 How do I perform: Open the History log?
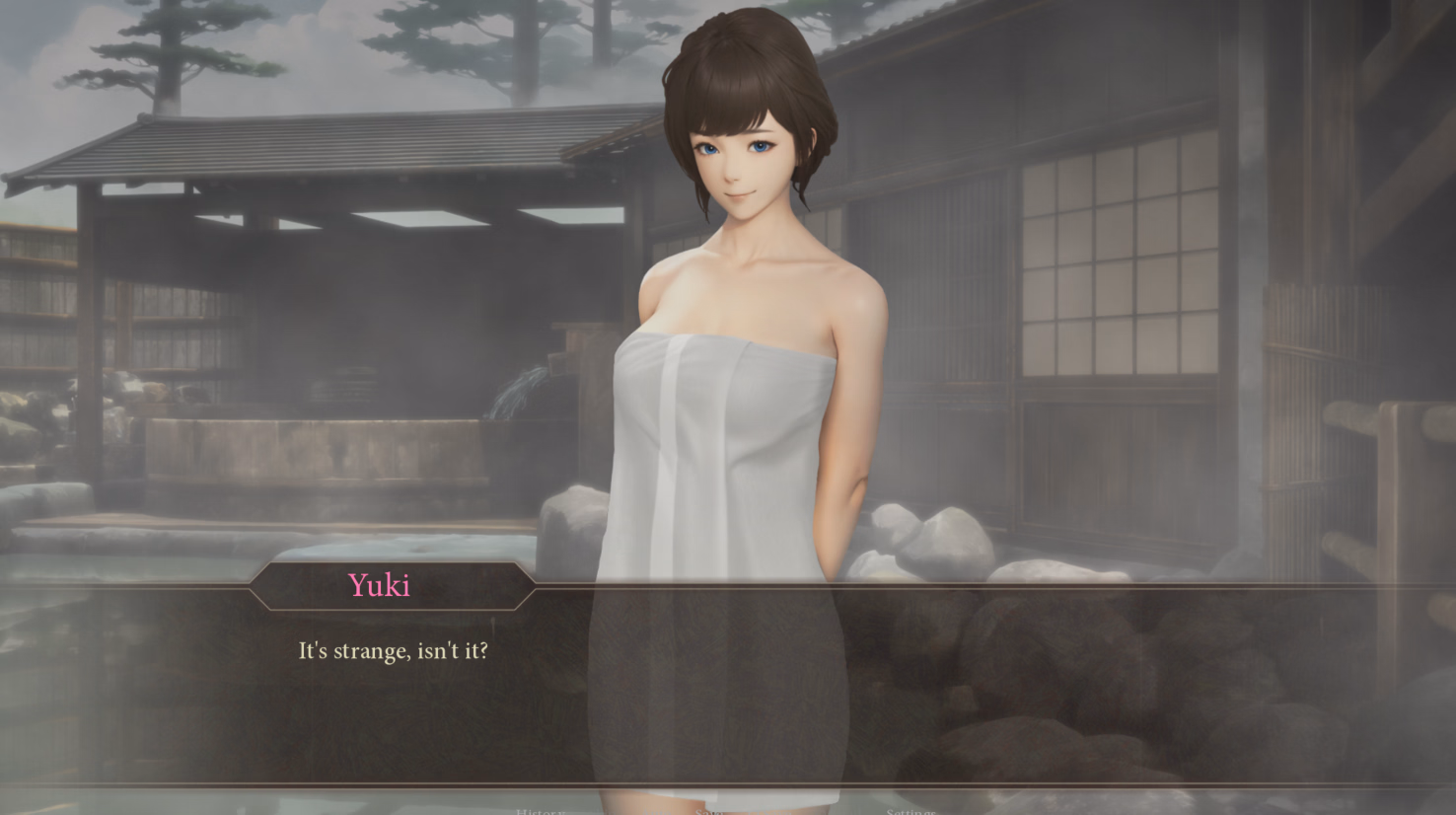pos(540,810)
